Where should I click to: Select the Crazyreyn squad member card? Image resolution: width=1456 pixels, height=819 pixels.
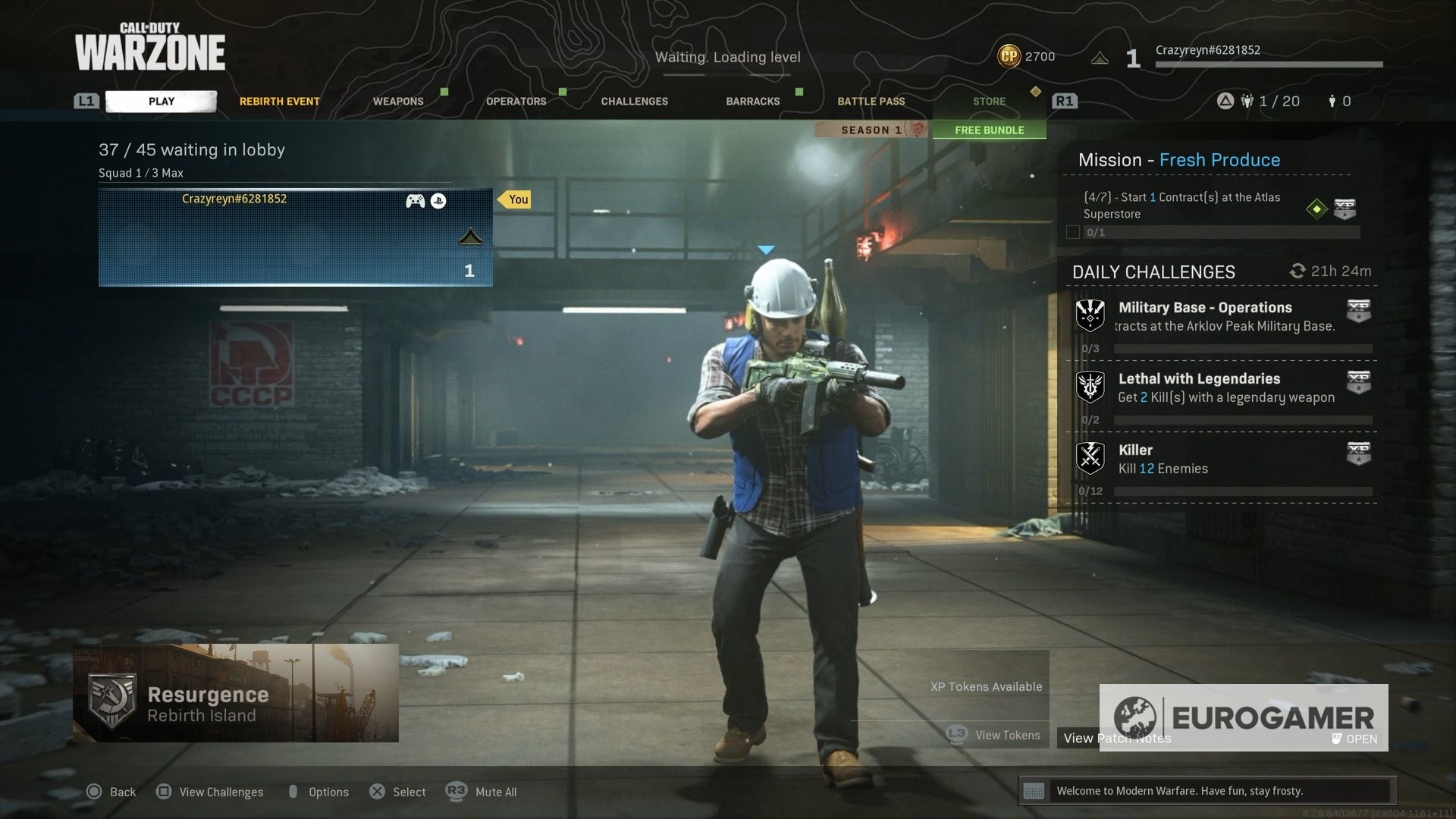(x=295, y=237)
